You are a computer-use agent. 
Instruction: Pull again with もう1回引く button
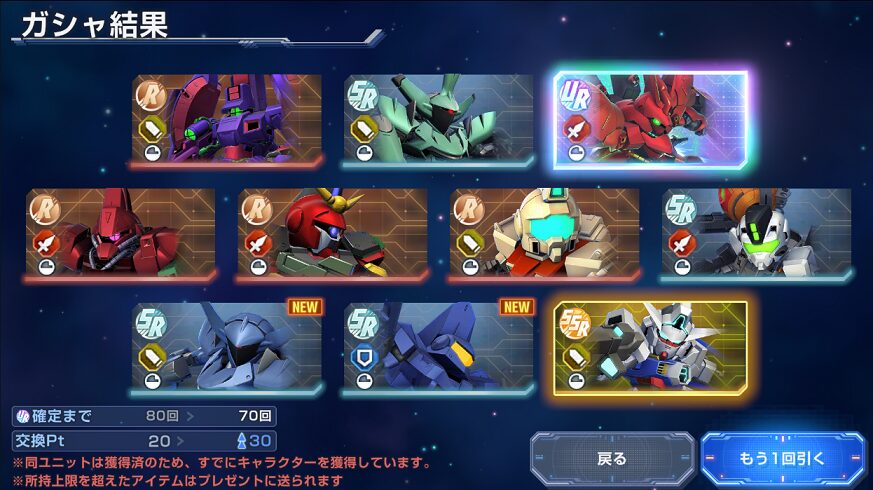[782, 459]
